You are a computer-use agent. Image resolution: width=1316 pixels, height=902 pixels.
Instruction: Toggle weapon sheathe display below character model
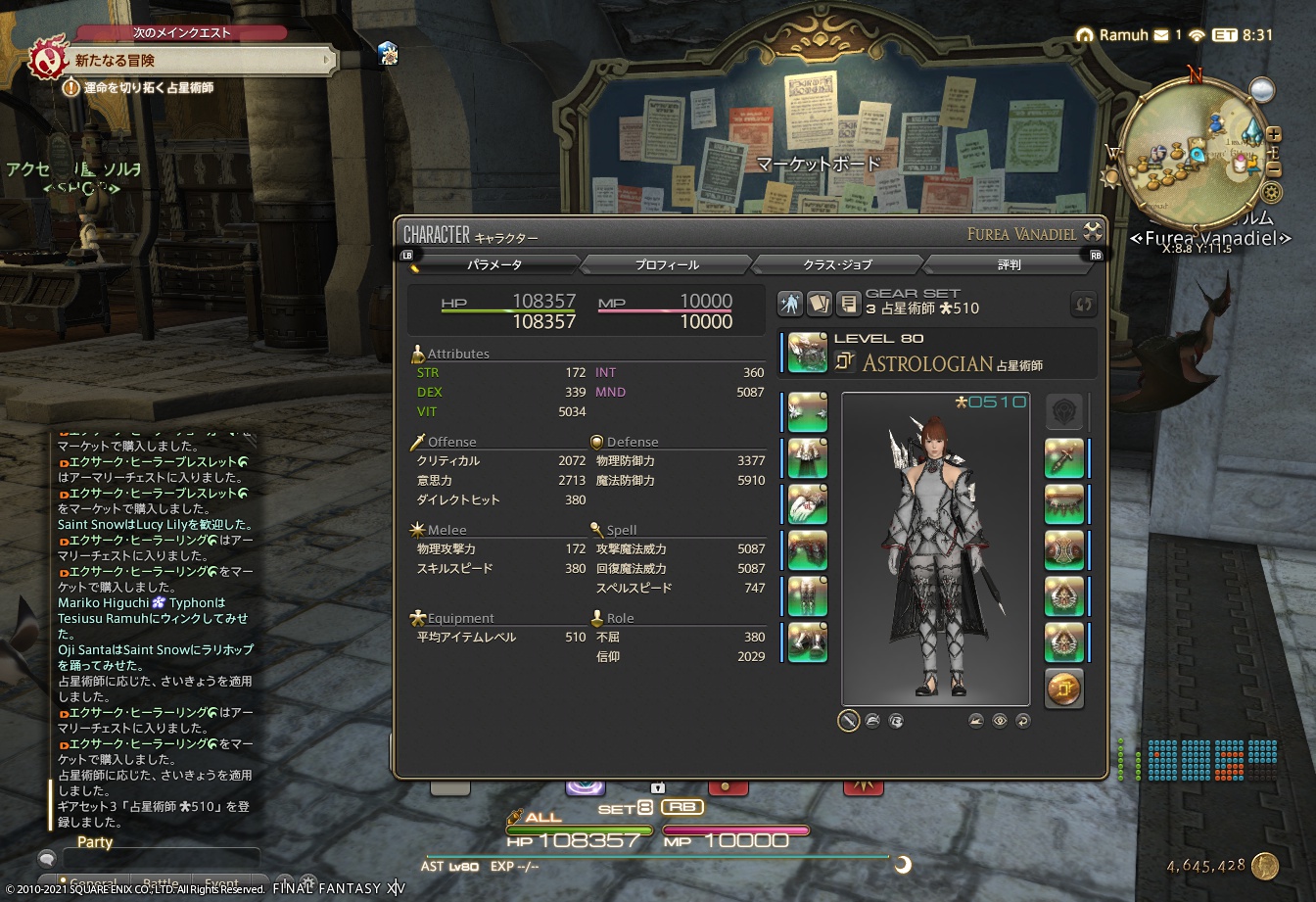tap(848, 722)
